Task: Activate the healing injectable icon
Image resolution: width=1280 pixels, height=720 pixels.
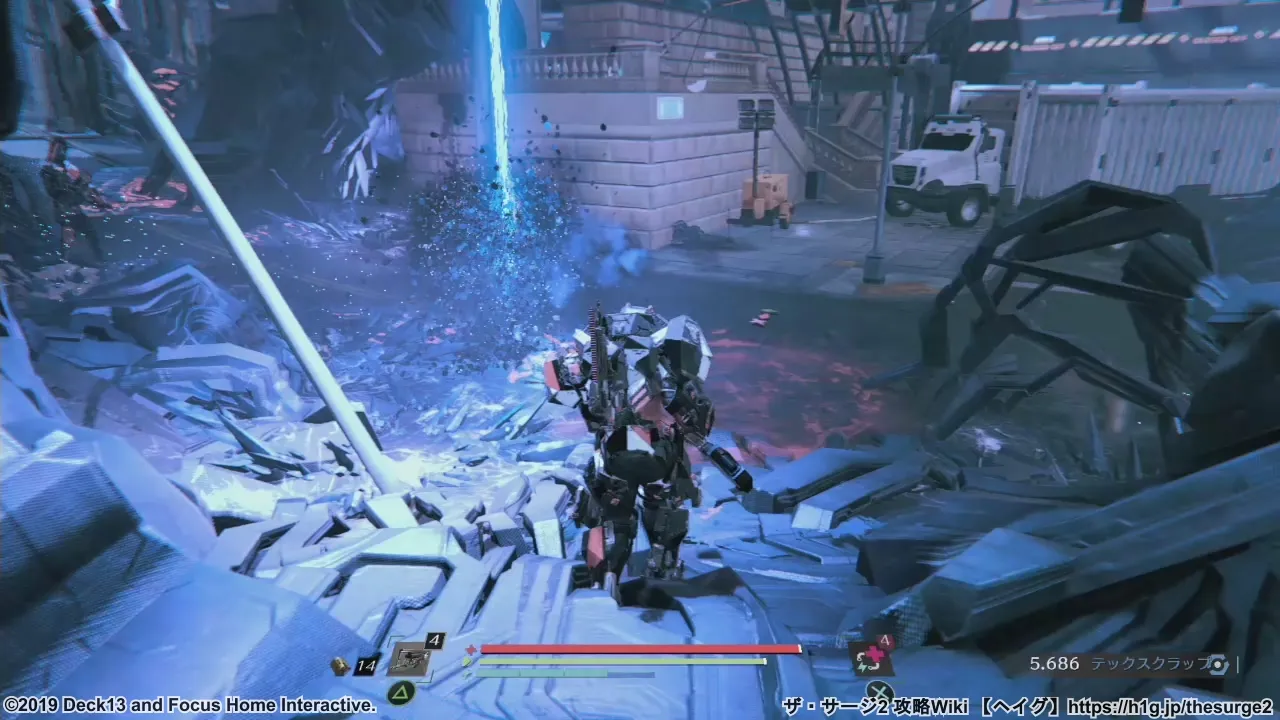Action: (x=869, y=657)
